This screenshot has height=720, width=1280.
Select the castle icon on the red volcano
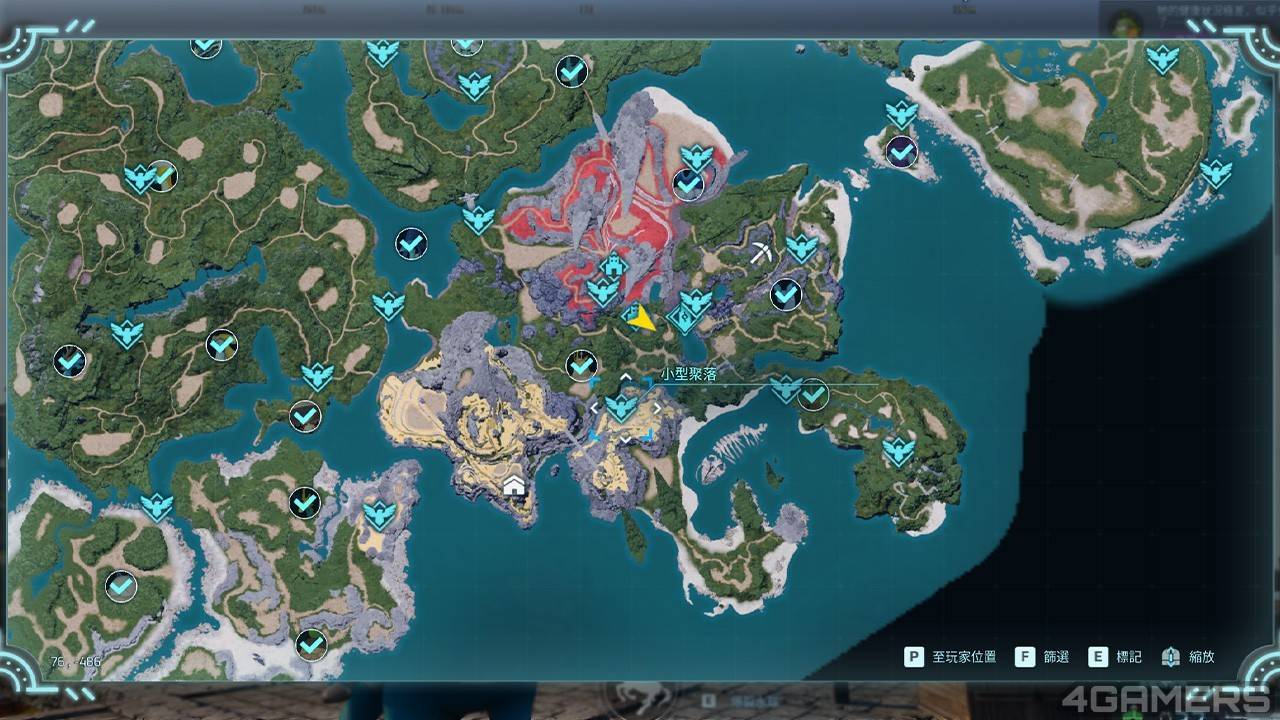pyautogui.click(x=613, y=266)
